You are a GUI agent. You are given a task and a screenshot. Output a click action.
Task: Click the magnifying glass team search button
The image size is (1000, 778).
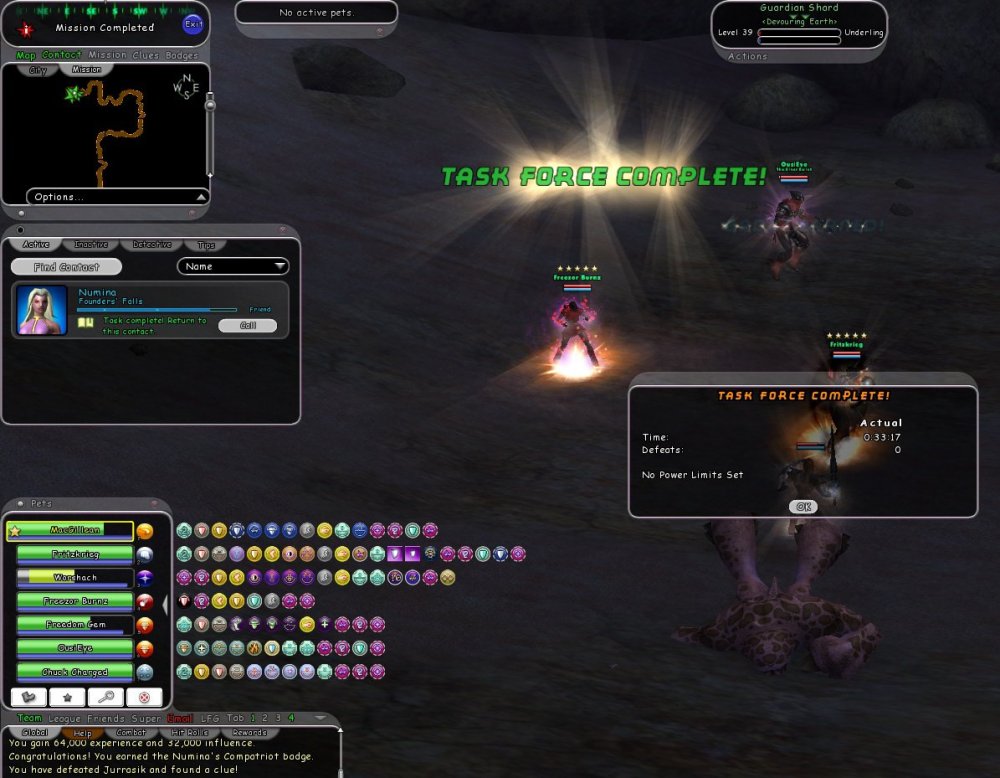click(x=105, y=697)
